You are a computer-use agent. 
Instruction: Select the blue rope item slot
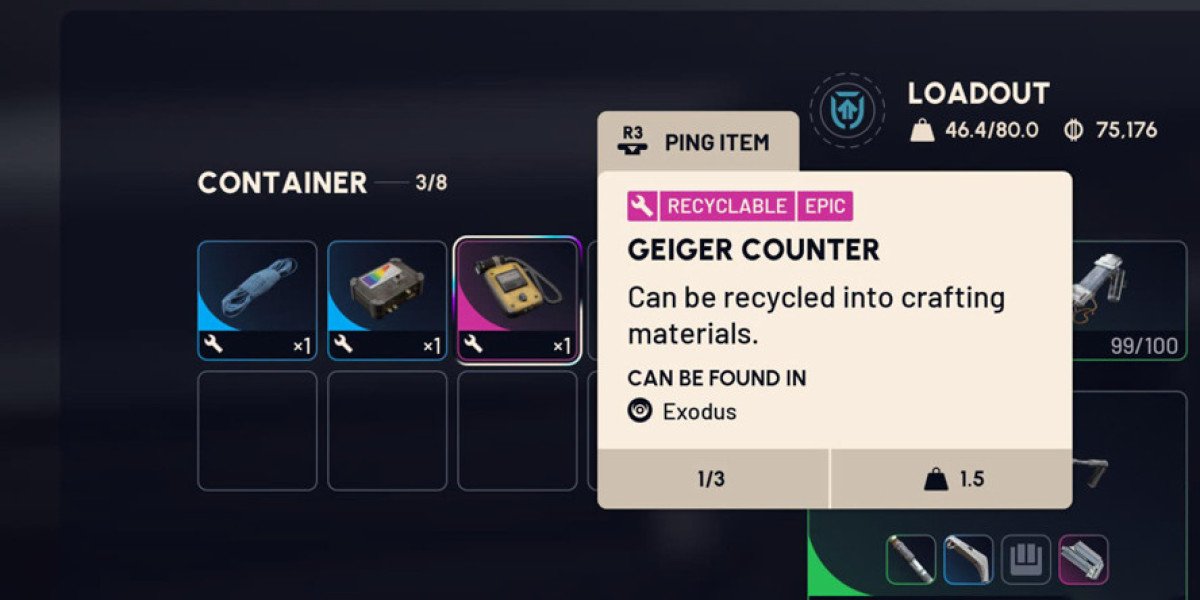257,301
